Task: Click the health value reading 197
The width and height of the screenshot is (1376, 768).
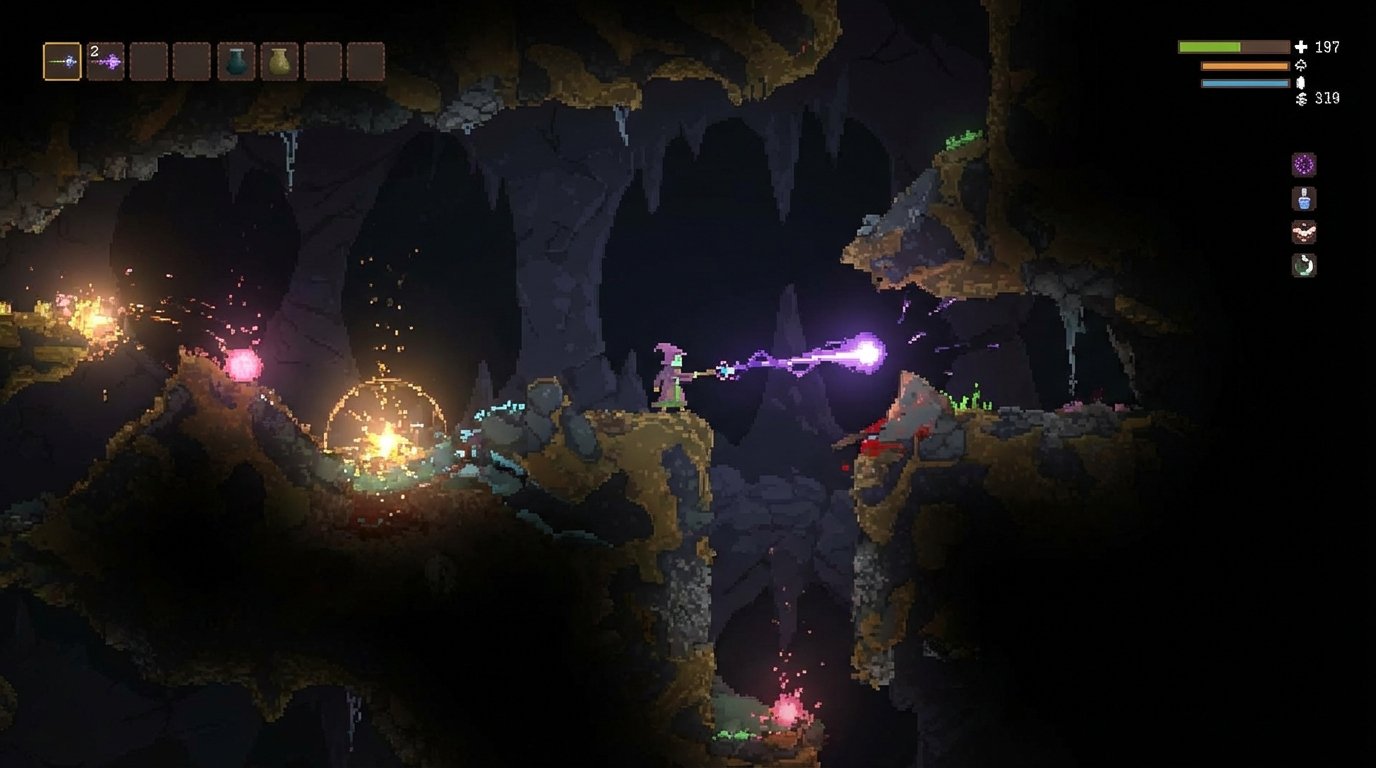Action: click(x=1327, y=46)
